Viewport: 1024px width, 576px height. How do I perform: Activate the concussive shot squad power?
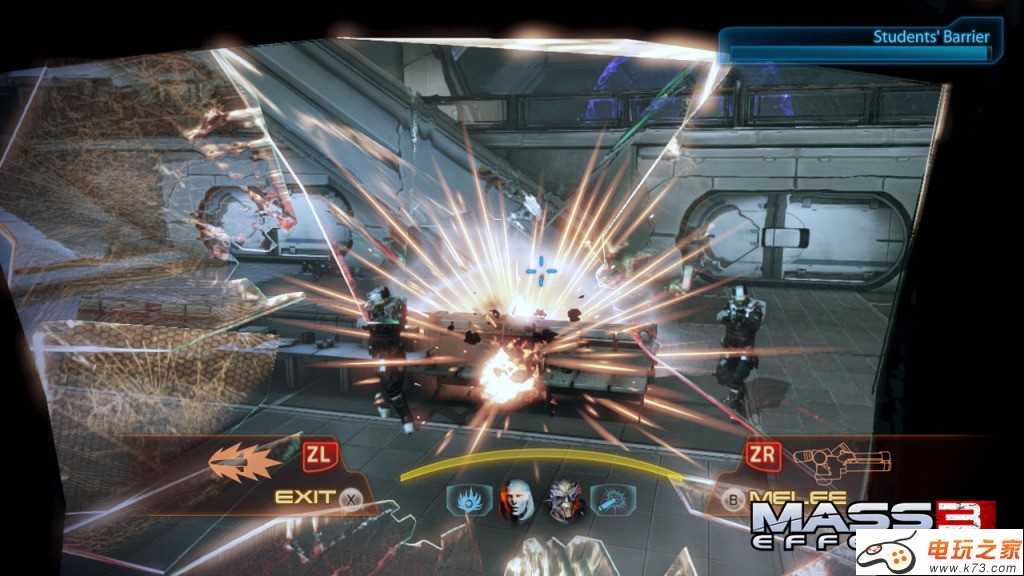click(609, 497)
